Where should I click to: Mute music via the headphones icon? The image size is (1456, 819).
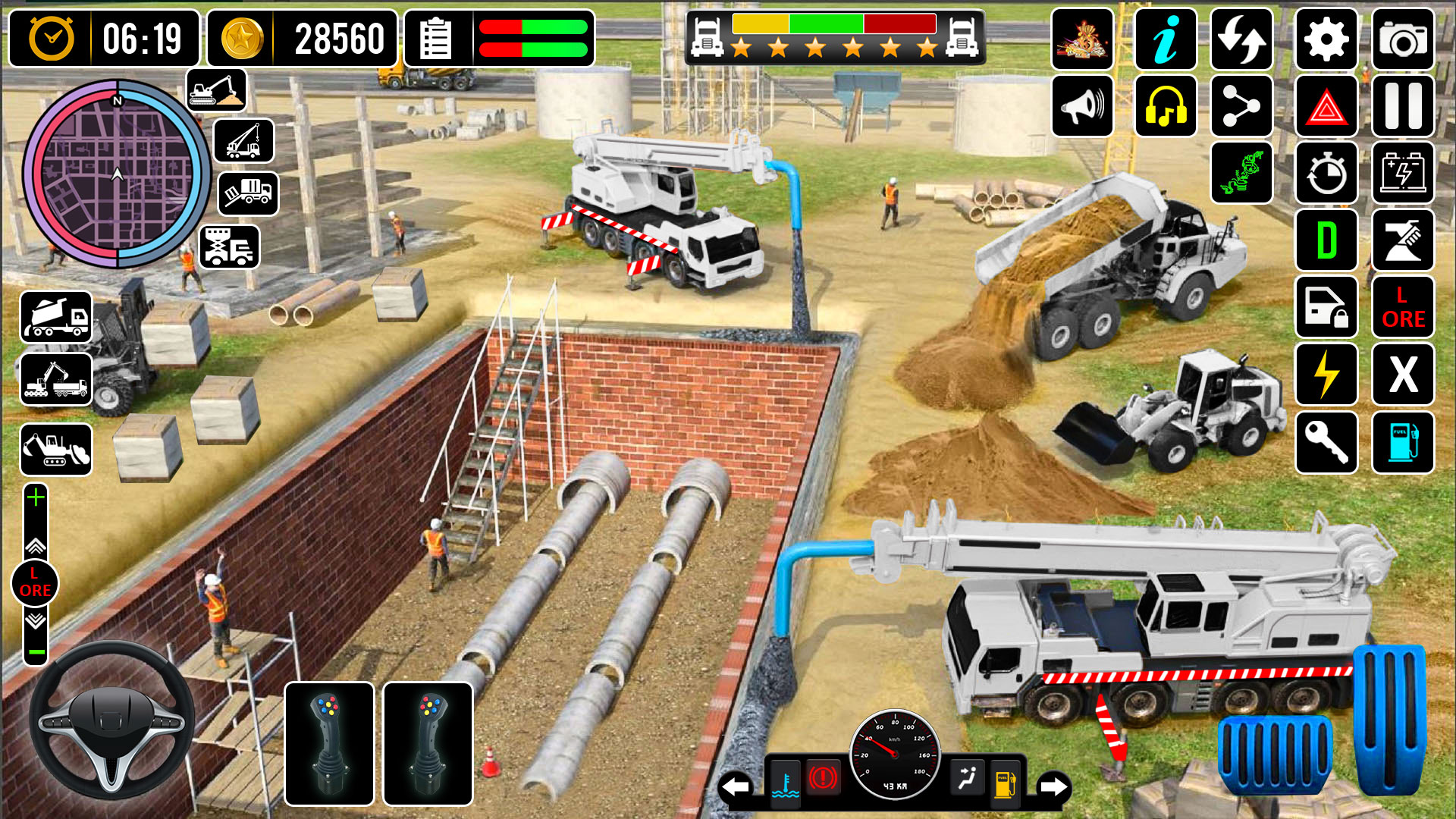pyautogui.click(x=1166, y=107)
